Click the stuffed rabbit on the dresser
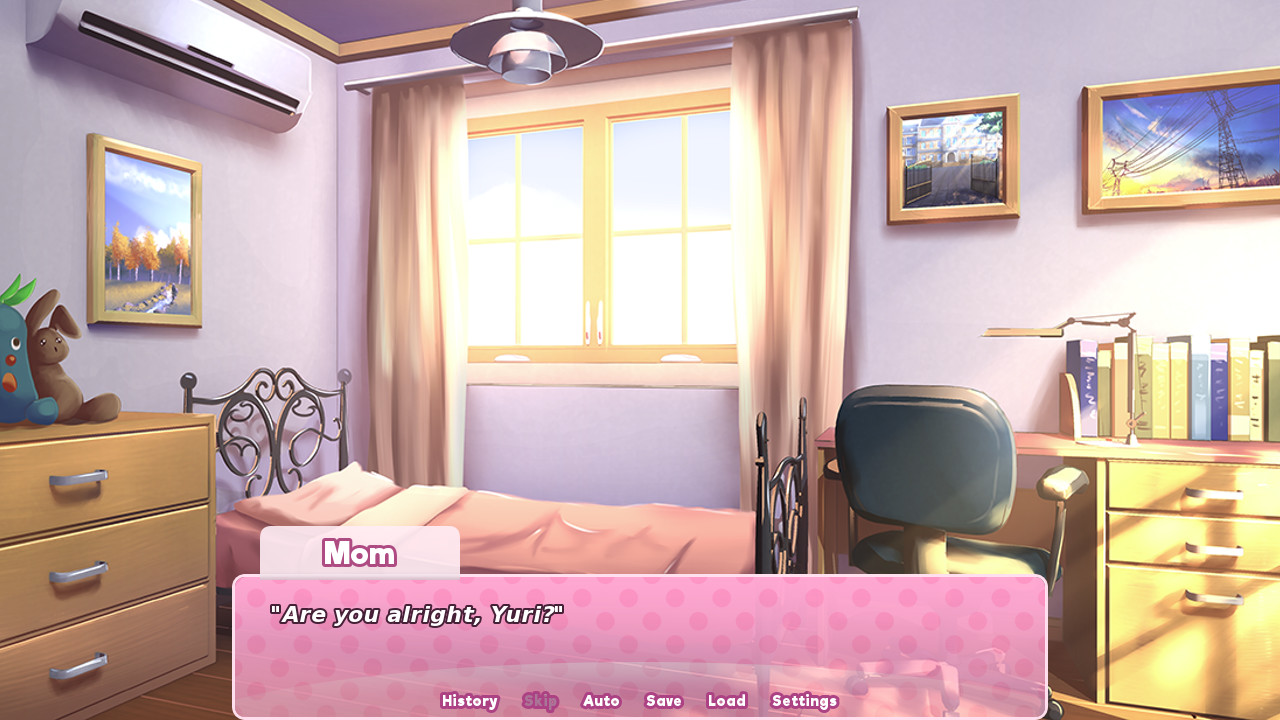Viewport: 1280px width, 720px height. pyautogui.click(x=55, y=355)
